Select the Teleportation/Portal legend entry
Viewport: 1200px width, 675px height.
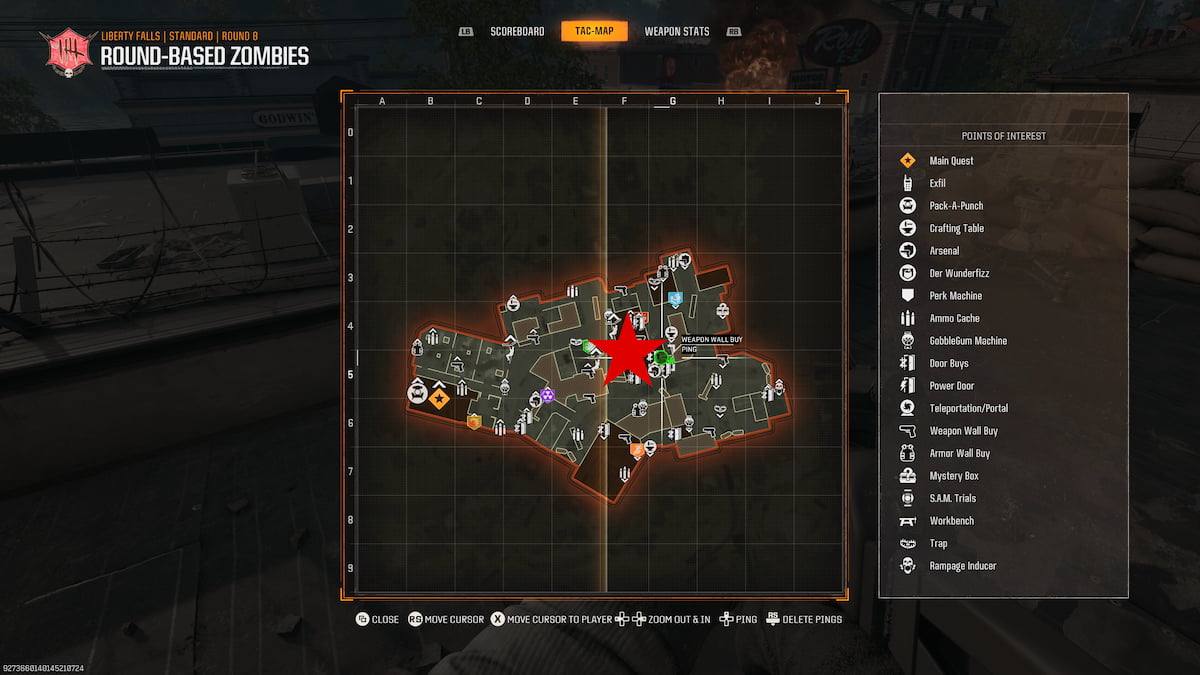pyautogui.click(x=968, y=408)
